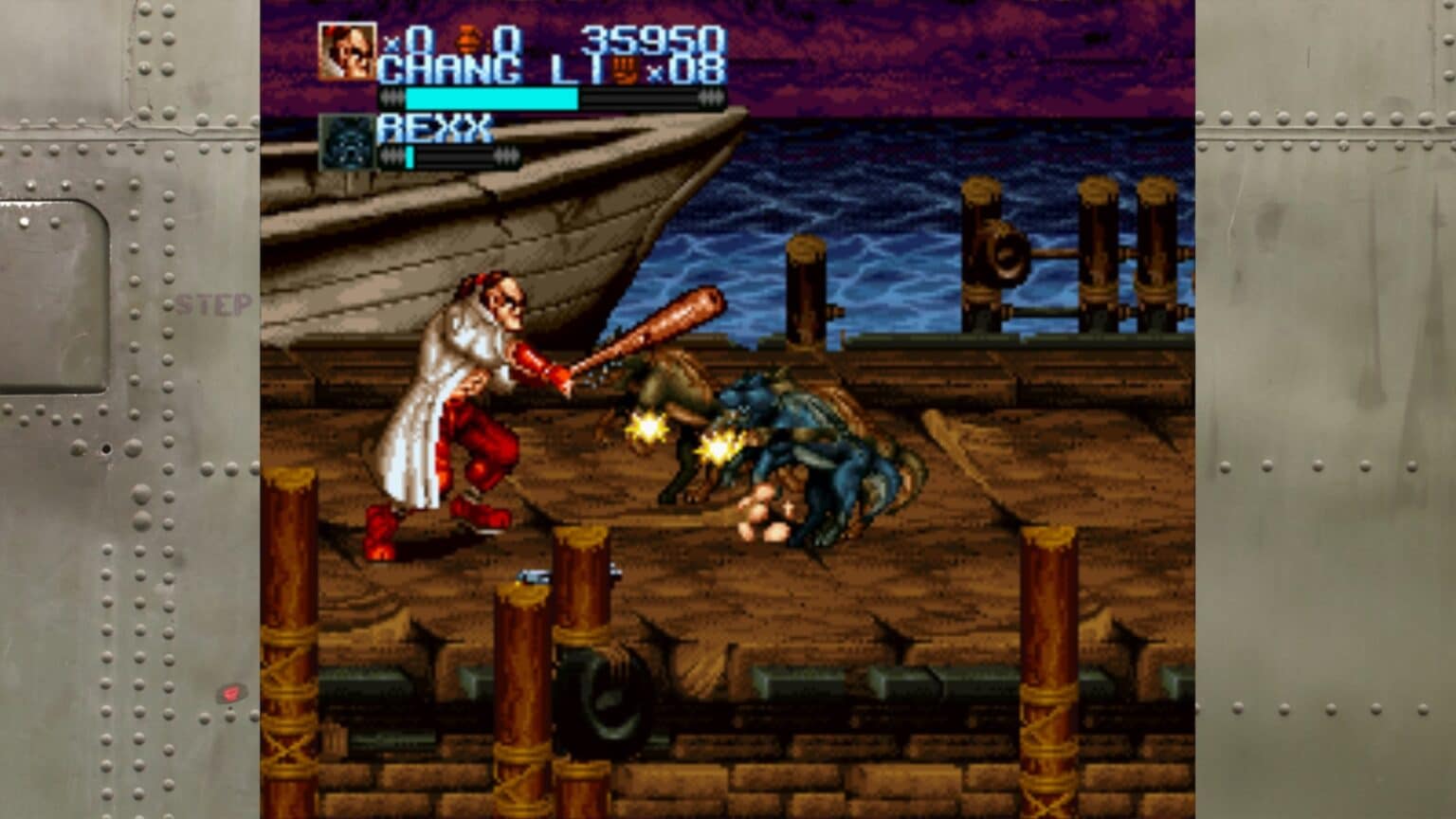Expand the left arrow cap of Chang Li's health gauge

[x=392, y=97]
